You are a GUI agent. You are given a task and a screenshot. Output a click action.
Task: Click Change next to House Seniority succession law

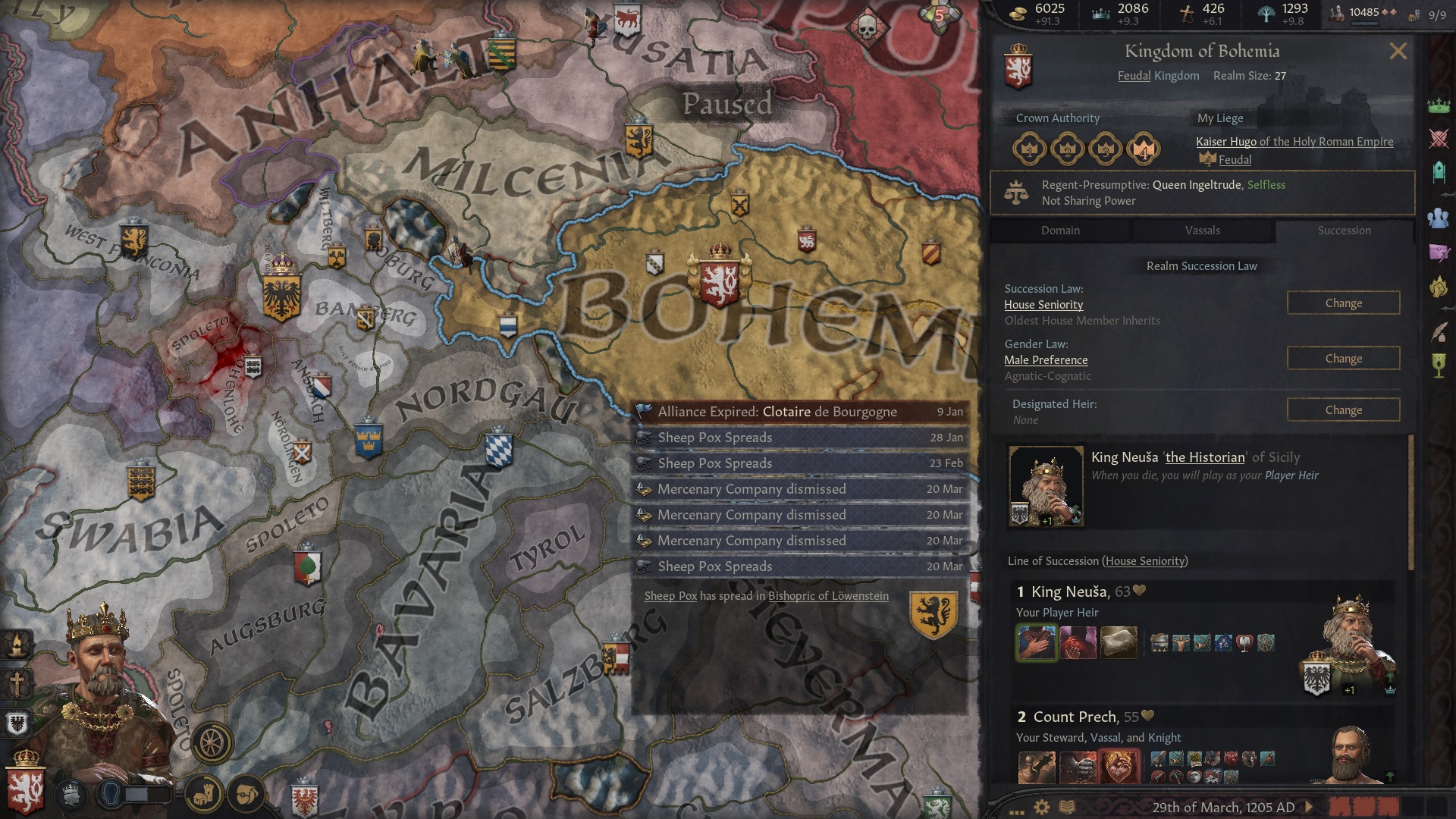coord(1343,303)
